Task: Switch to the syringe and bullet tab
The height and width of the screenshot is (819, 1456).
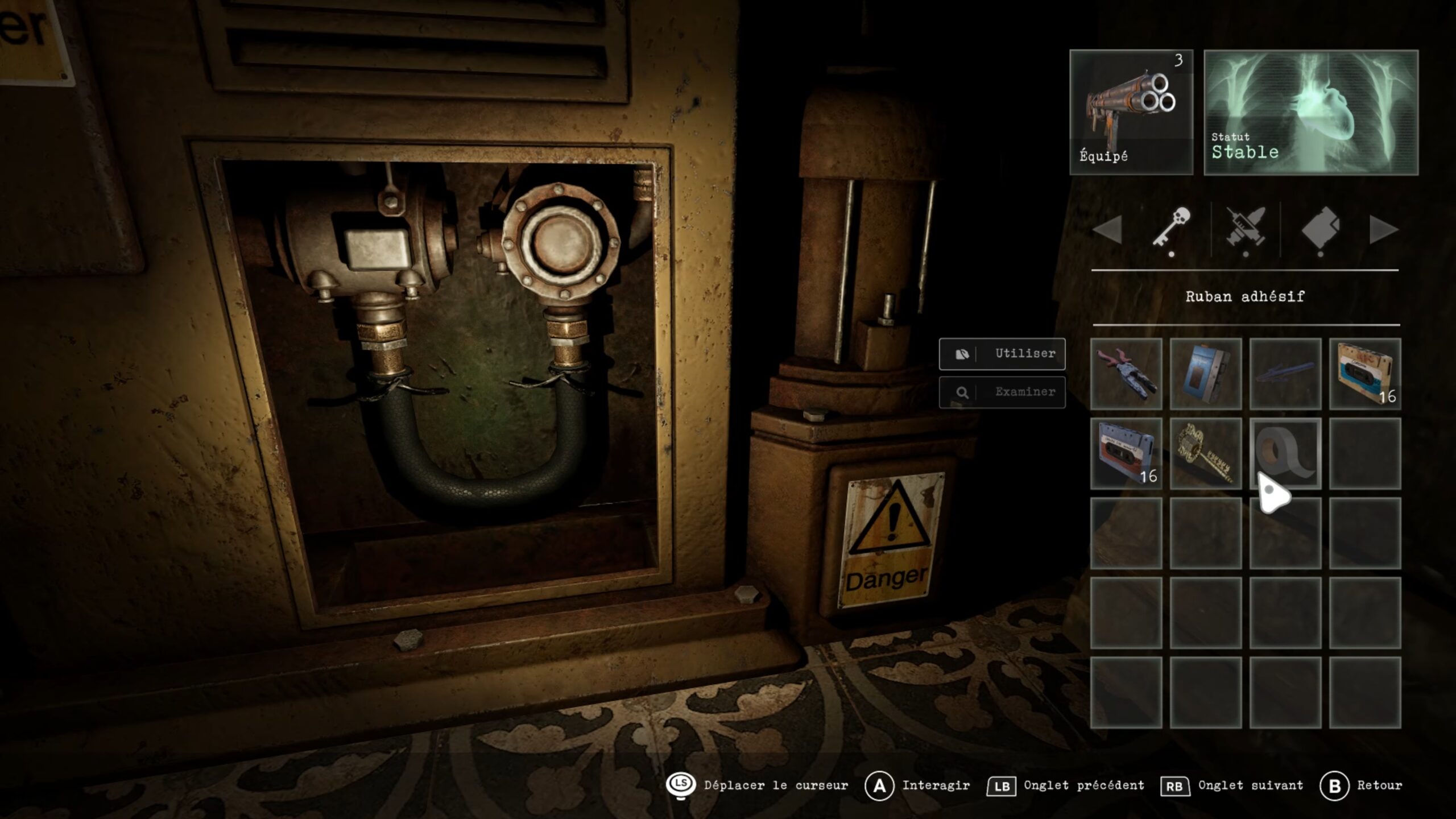Action: pyautogui.click(x=1246, y=229)
